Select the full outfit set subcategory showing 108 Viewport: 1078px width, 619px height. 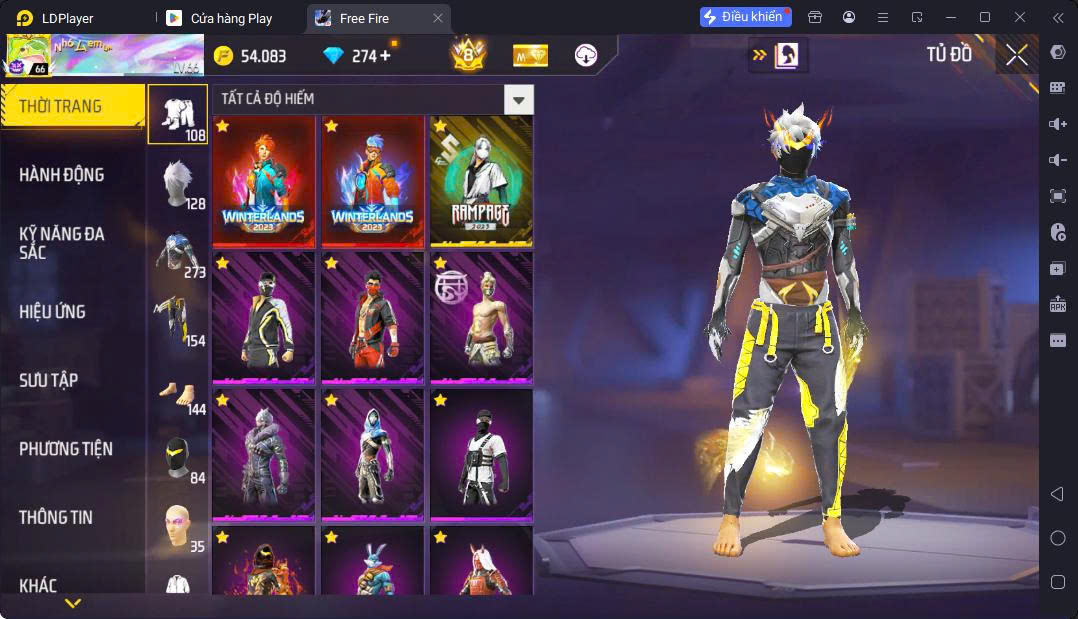pos(178,114)
